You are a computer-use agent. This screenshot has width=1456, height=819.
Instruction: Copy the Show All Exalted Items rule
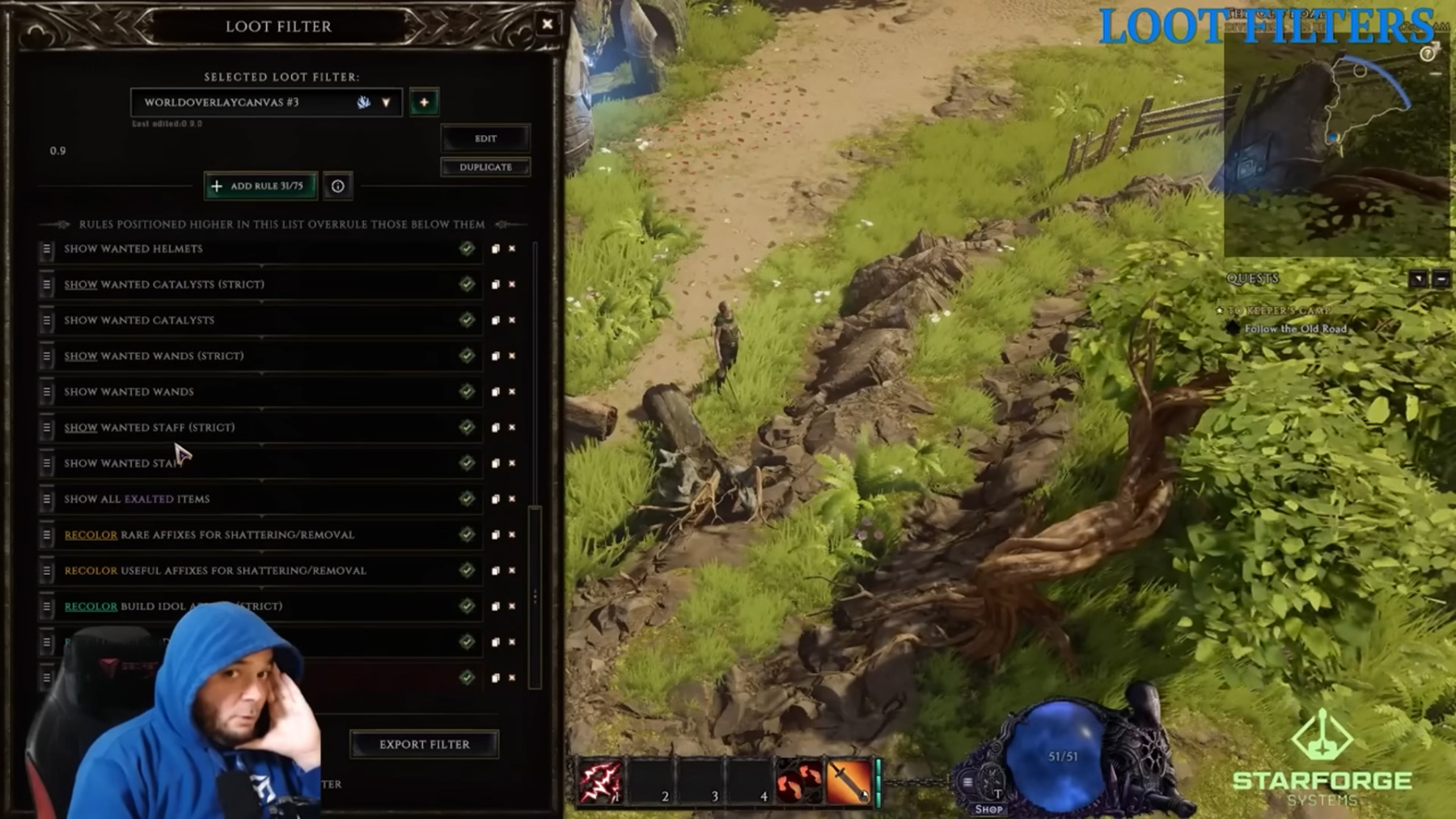coord(495,500)
